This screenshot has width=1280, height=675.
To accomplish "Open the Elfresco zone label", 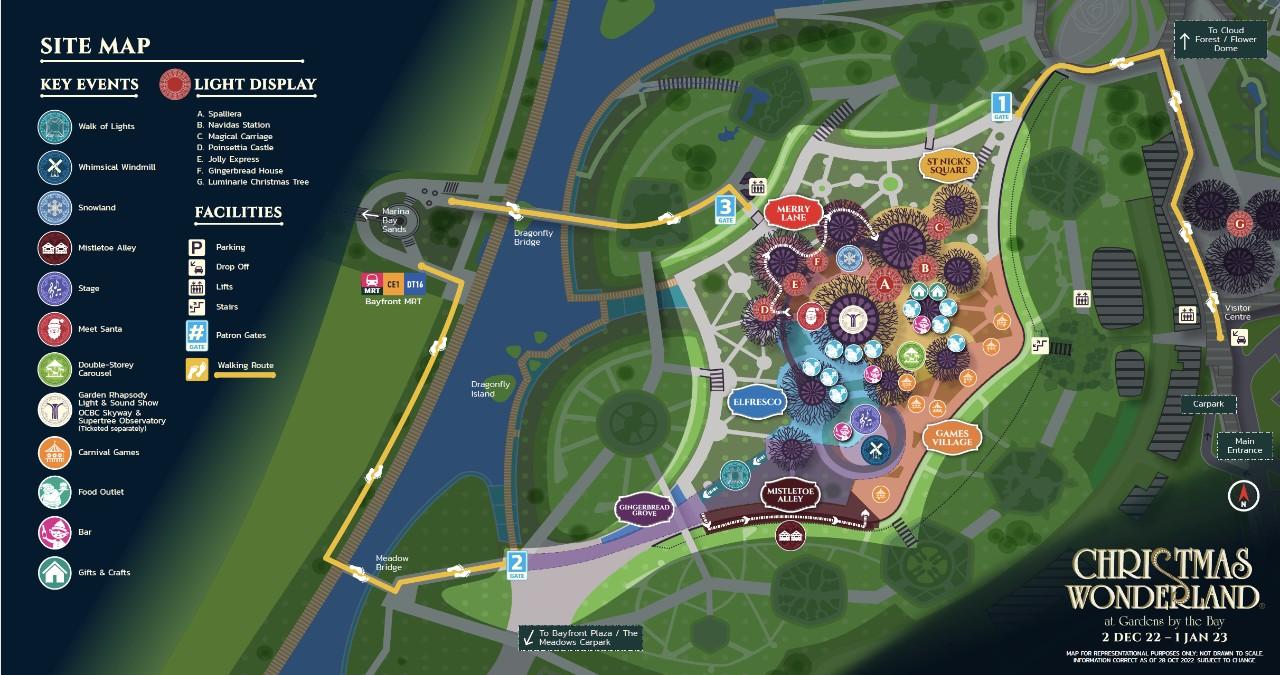I will point(757,401).
